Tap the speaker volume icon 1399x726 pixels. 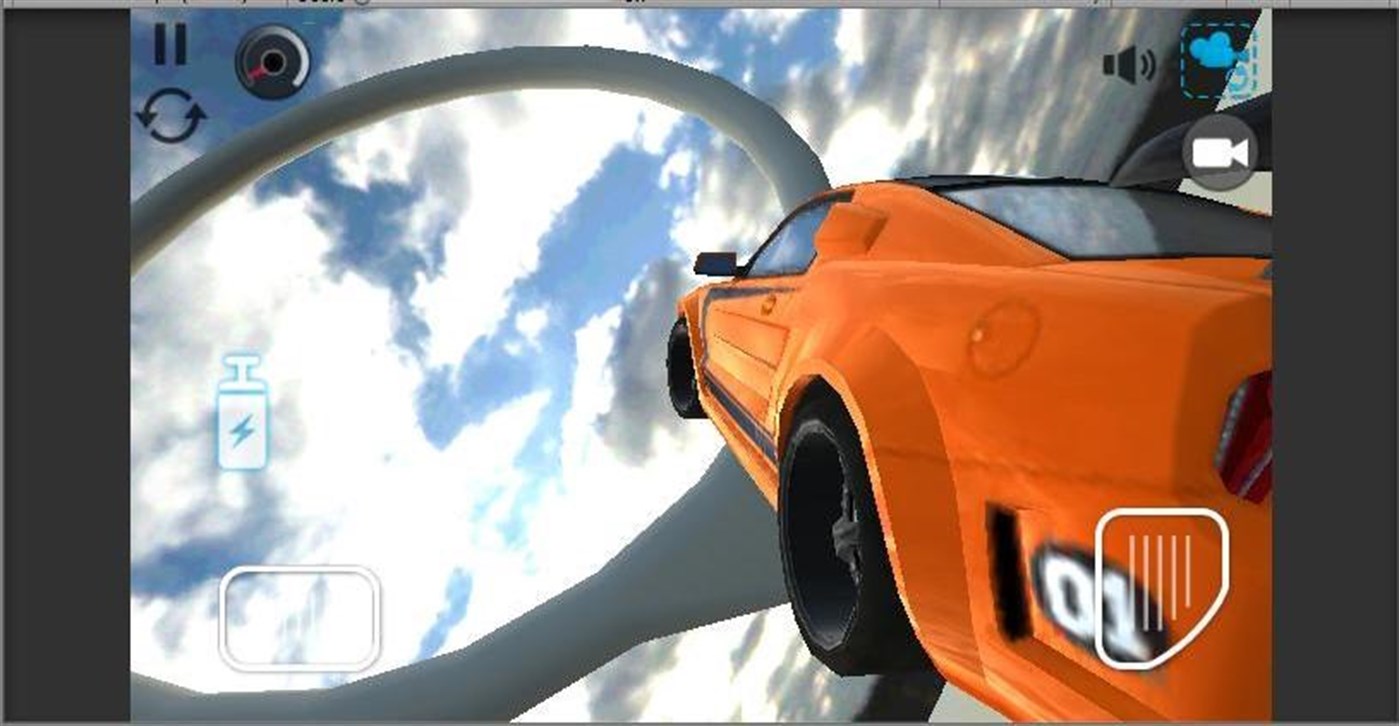tap(1128, 63)
